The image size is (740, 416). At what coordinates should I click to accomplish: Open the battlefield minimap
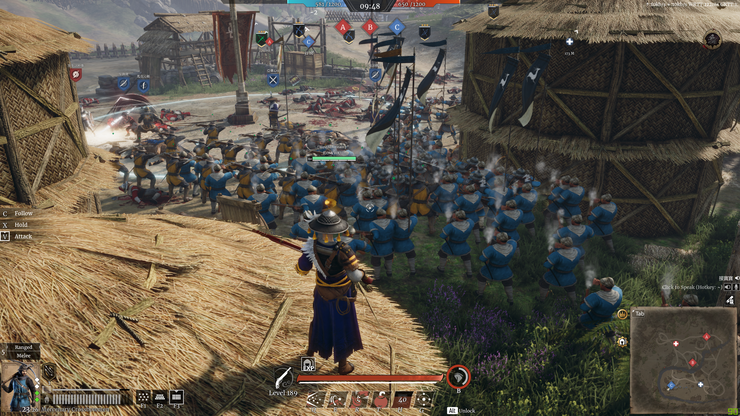681,361
